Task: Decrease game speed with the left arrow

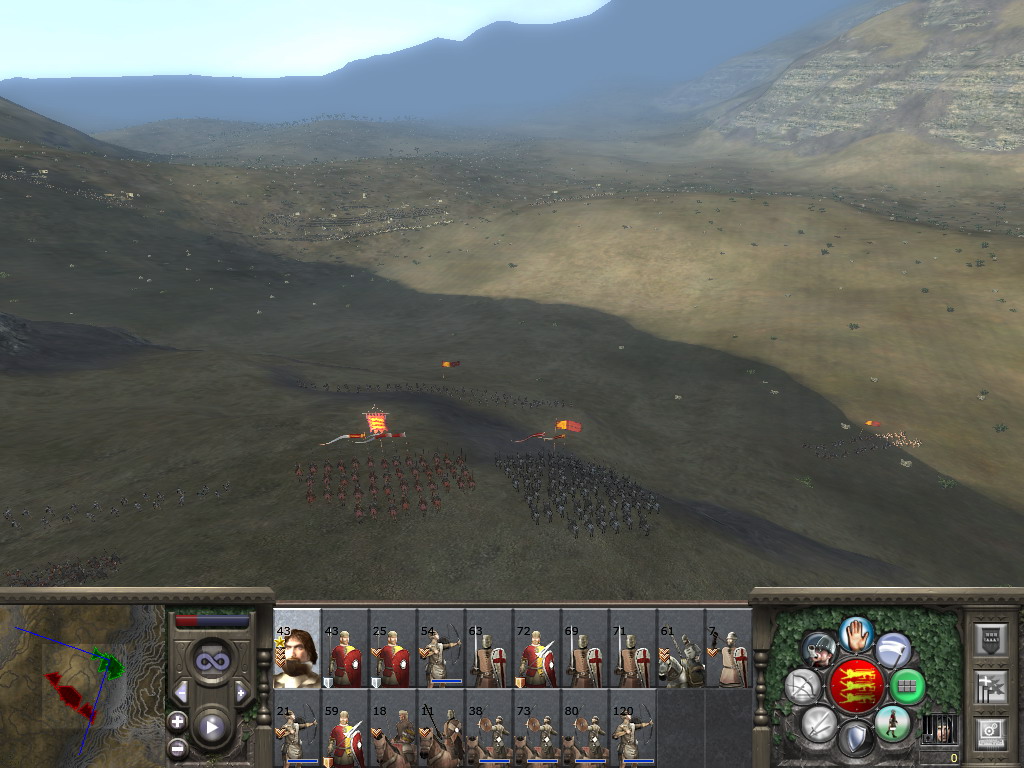Action: 181,692
